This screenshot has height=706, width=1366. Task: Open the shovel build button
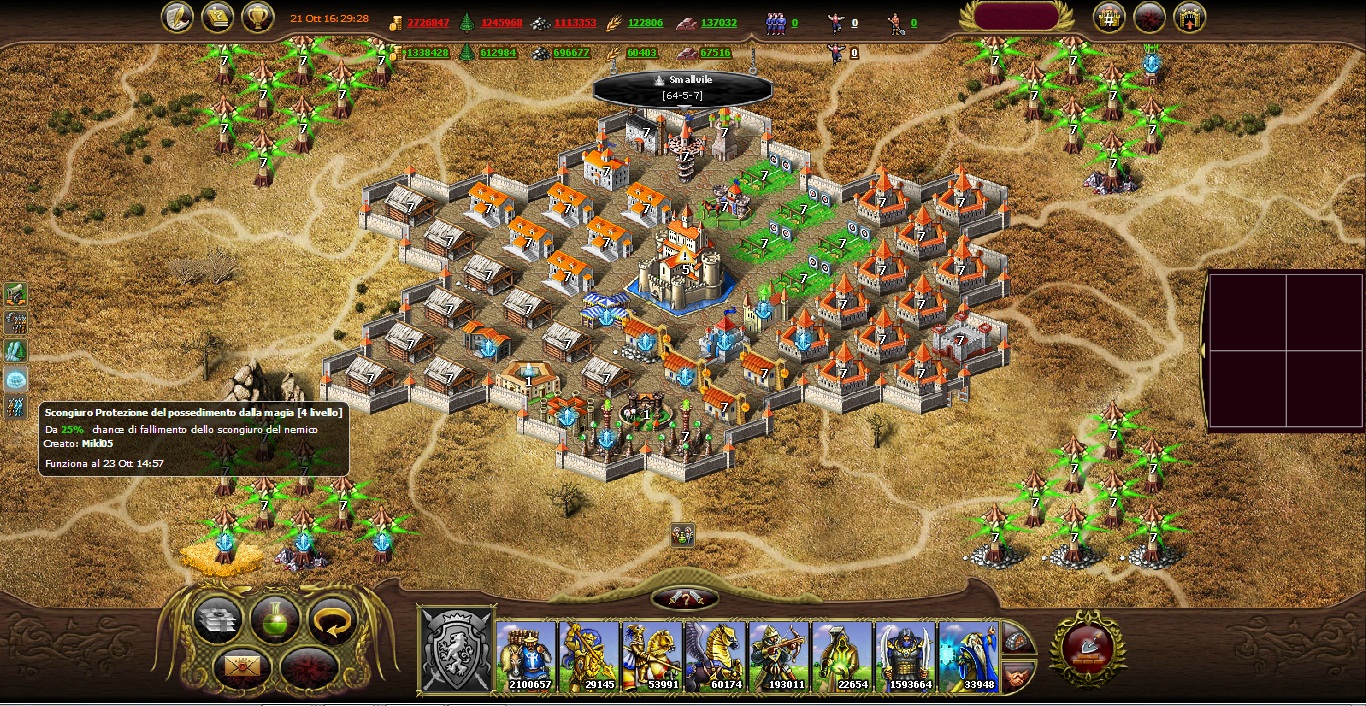tap(1087, 649)
